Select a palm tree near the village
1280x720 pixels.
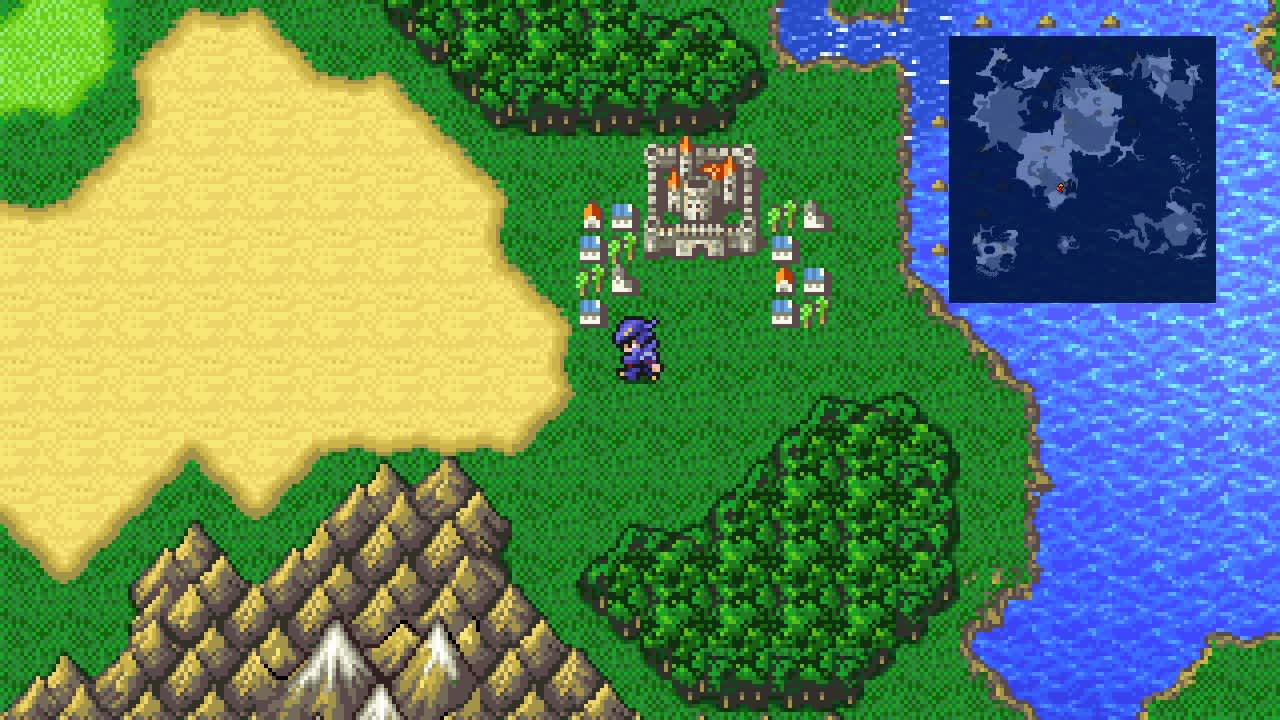tap(613, 250)
